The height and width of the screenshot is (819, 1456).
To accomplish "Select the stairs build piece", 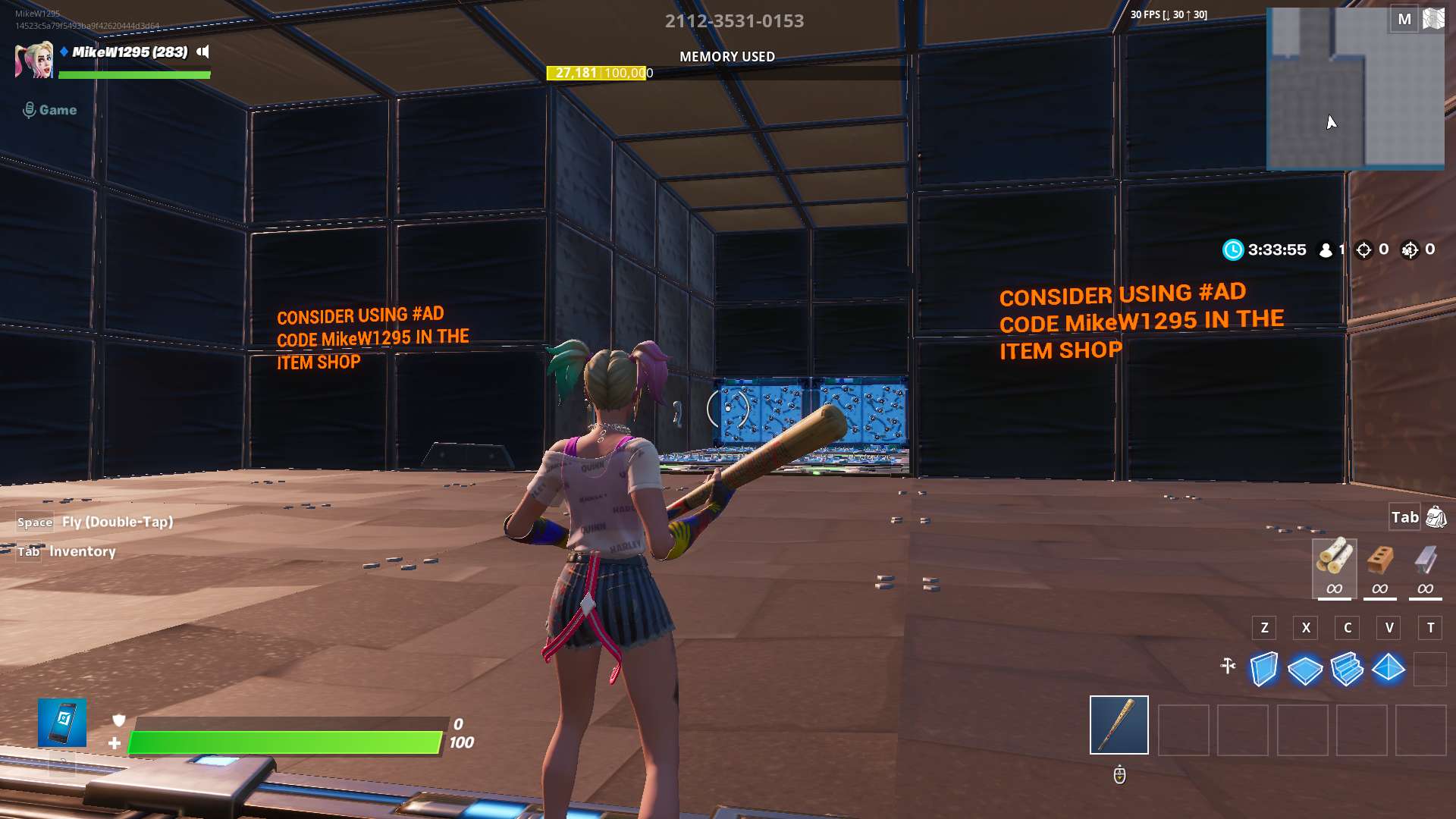I will tap(1347, 669).
